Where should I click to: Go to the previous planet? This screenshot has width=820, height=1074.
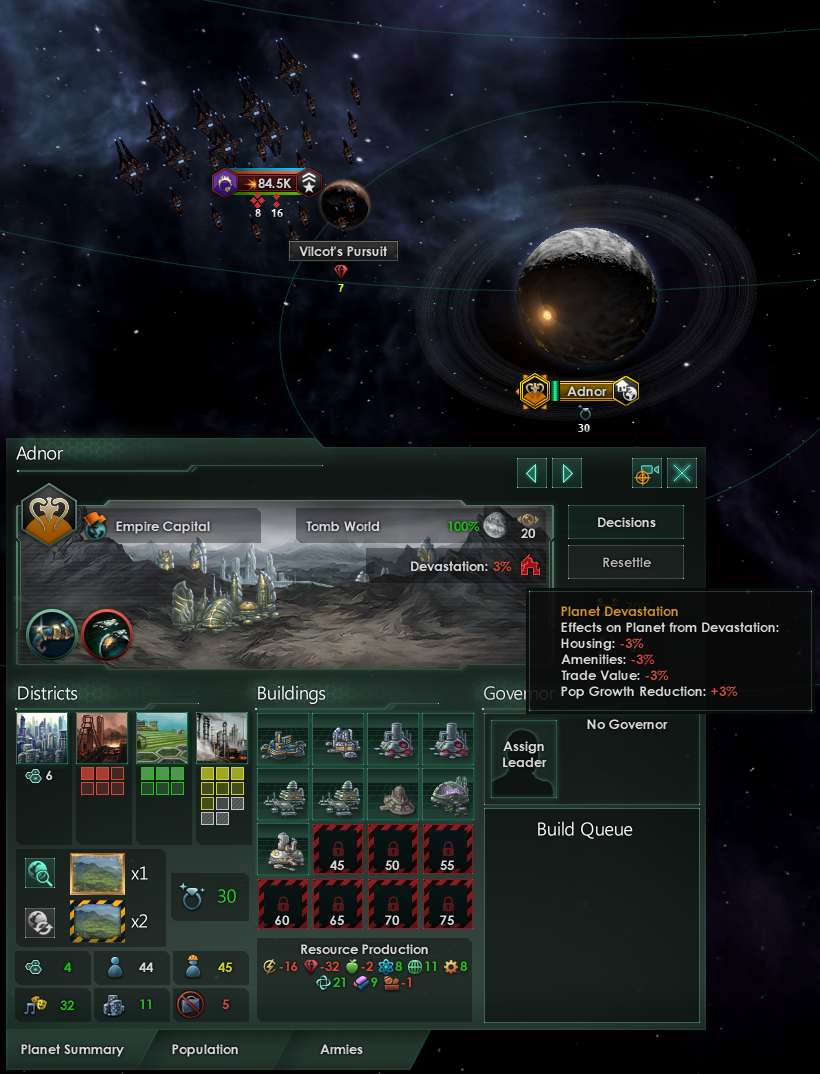(x=532, y=473)
